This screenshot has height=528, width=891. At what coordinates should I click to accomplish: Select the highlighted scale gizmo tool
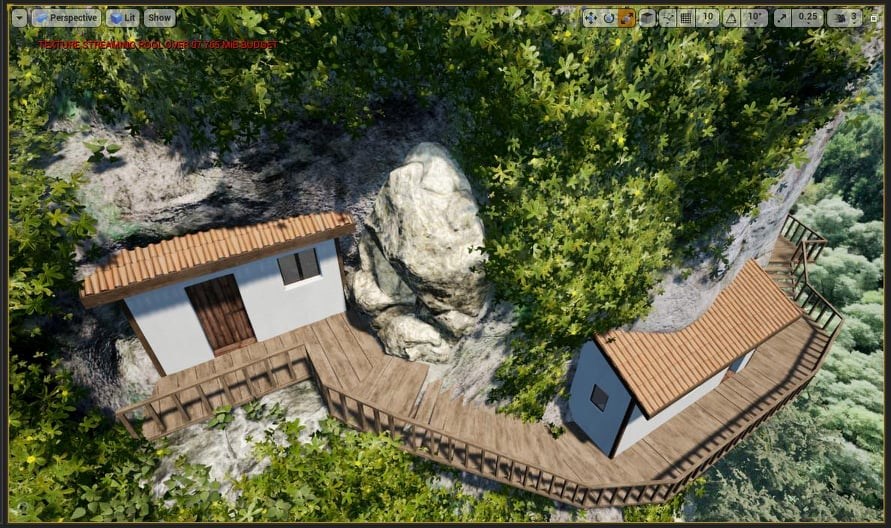(627, 17)
